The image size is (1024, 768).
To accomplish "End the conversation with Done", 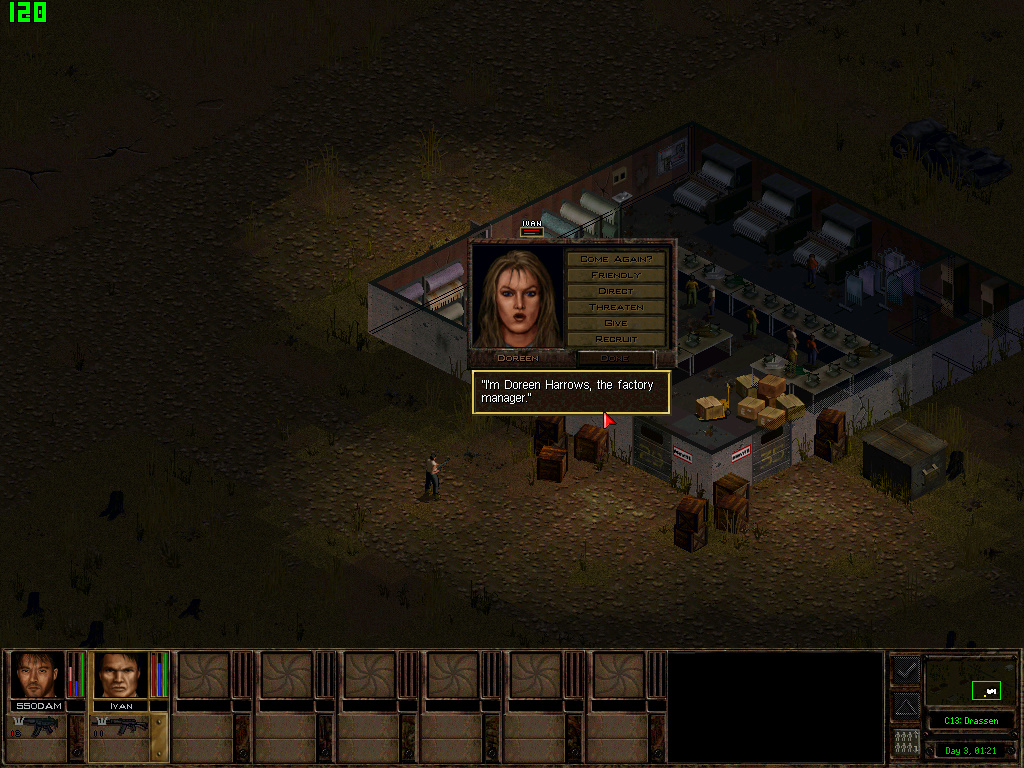I will click(614, 357).
